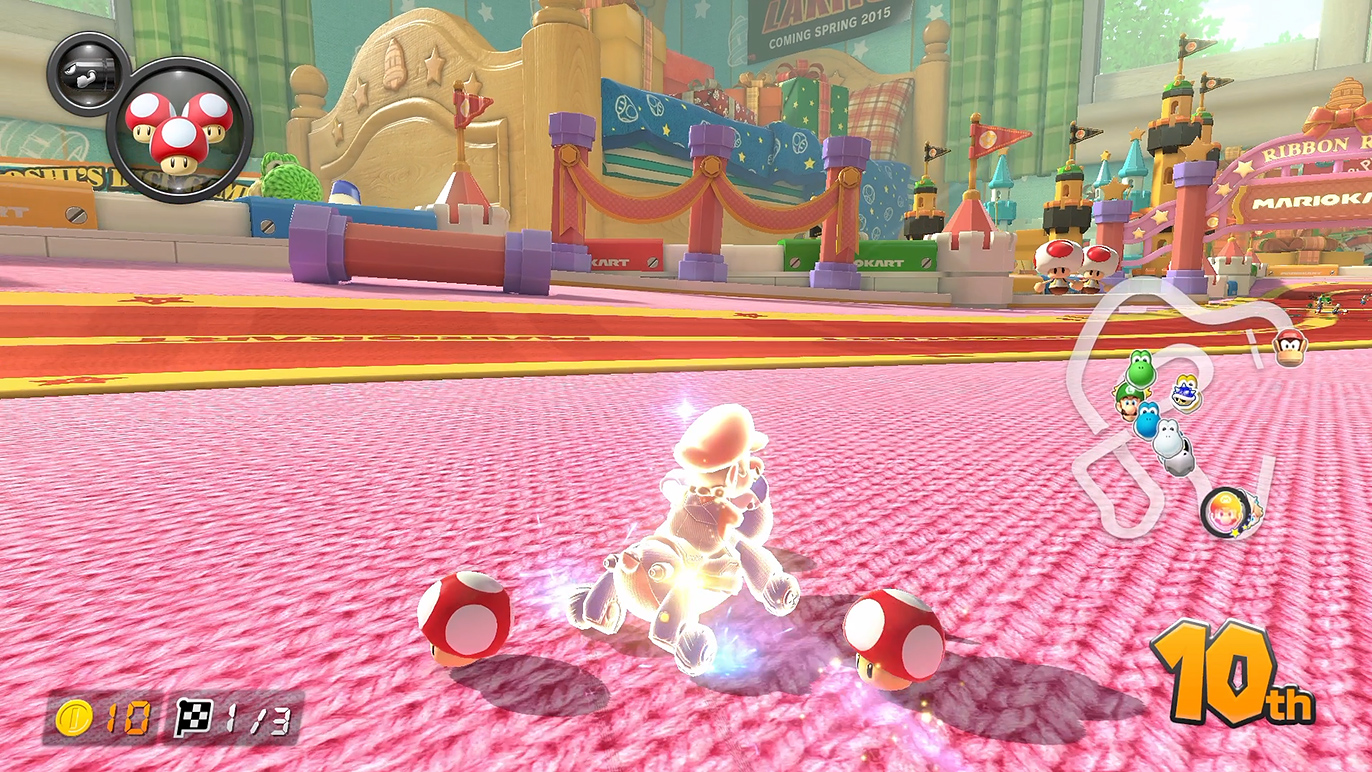Screen dimensions: 1372x772
Task: Click the light-blue Yoshi minimap marker
Action: tap(1146, 420)
